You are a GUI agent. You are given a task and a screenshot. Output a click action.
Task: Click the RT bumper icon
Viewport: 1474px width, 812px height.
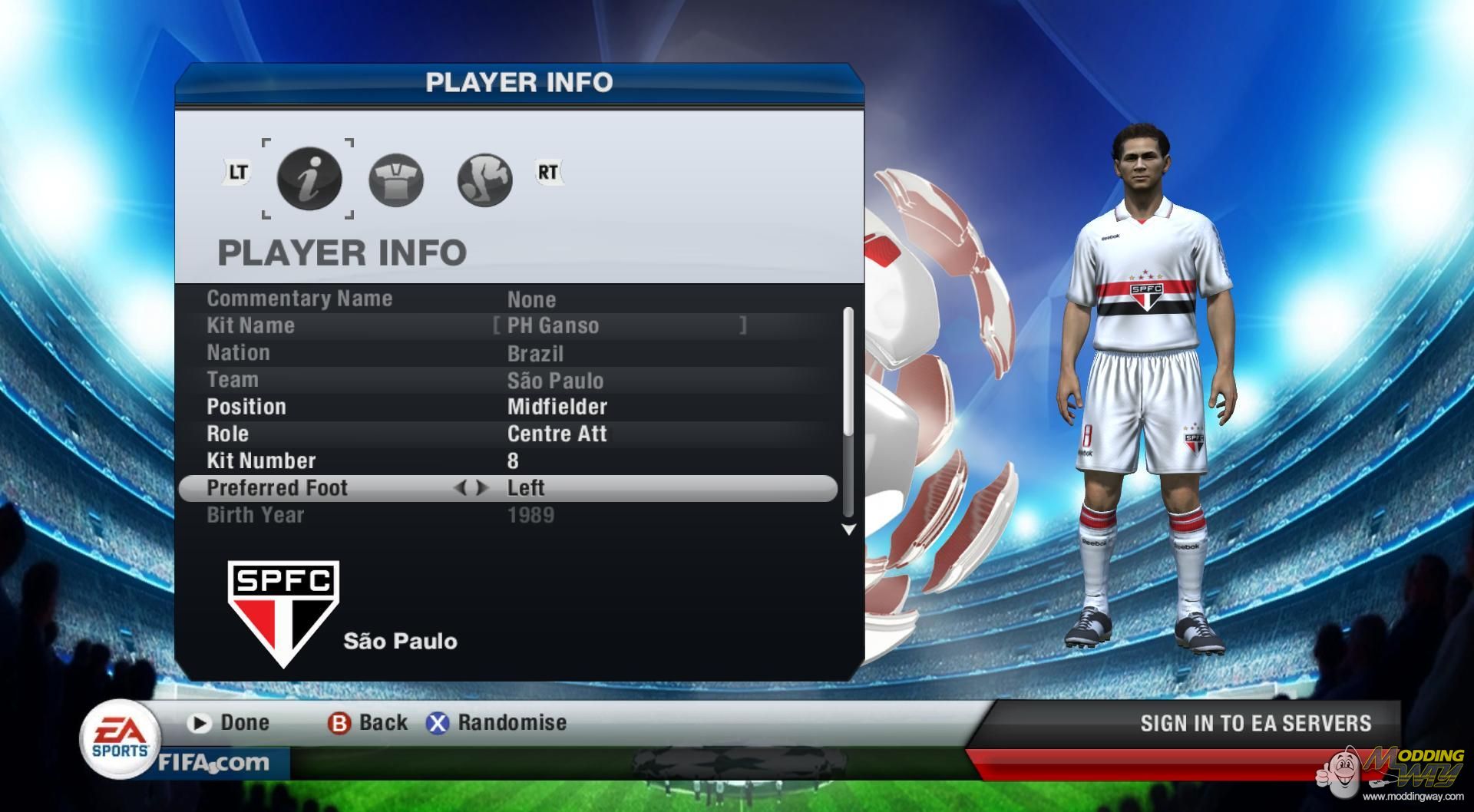coord(547,173)
